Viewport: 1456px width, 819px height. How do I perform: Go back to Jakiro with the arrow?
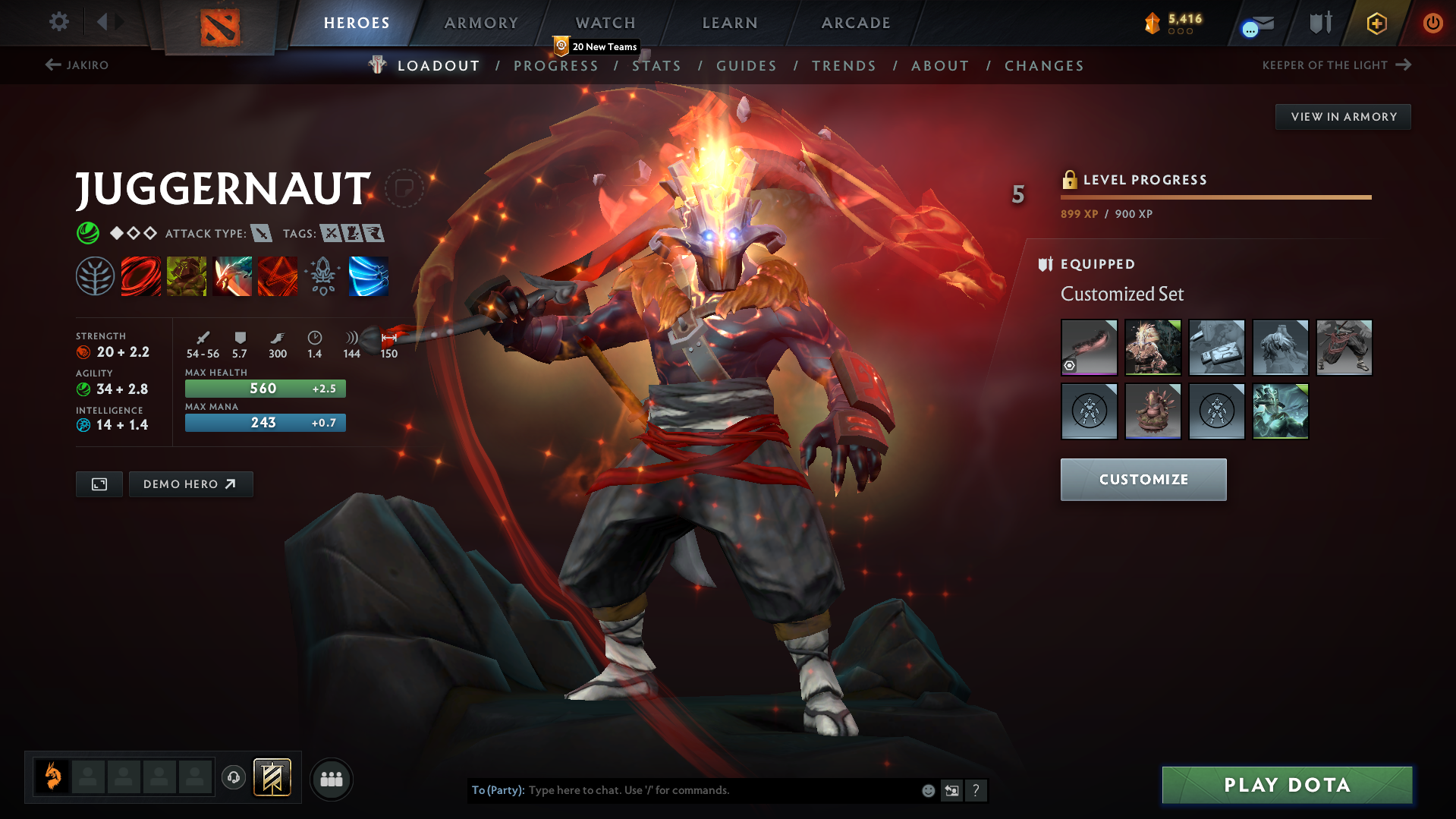pyautogui.click(x=52, y=65)
